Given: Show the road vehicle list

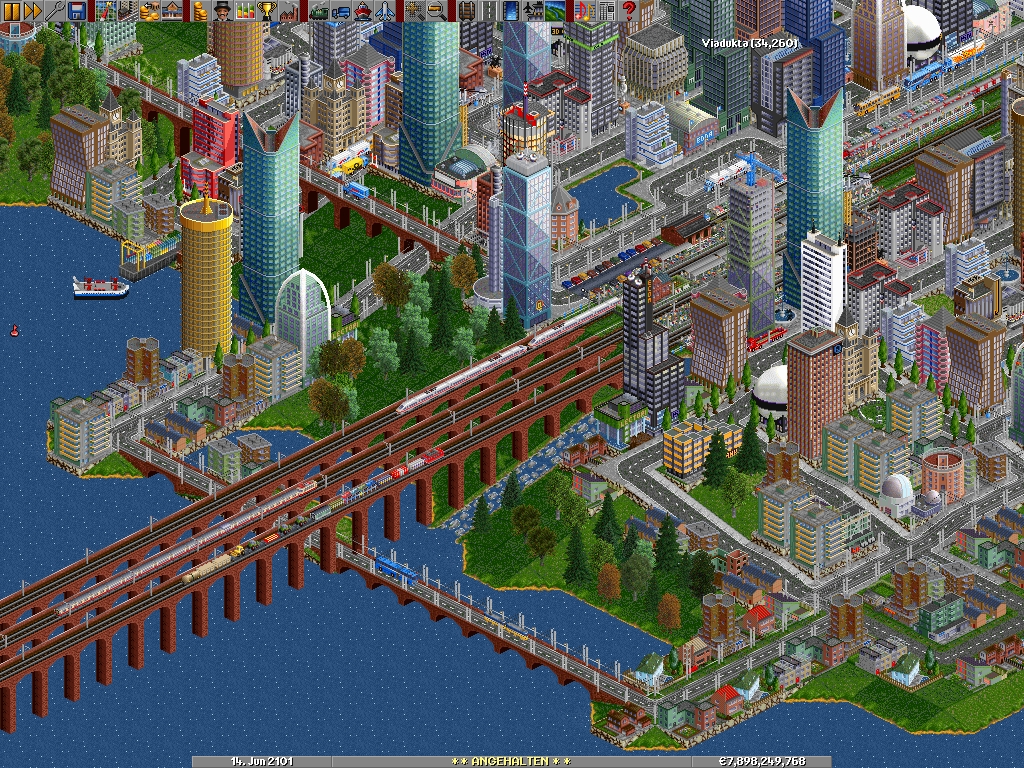Looking at the screenshot, I should tap(341, 11).
